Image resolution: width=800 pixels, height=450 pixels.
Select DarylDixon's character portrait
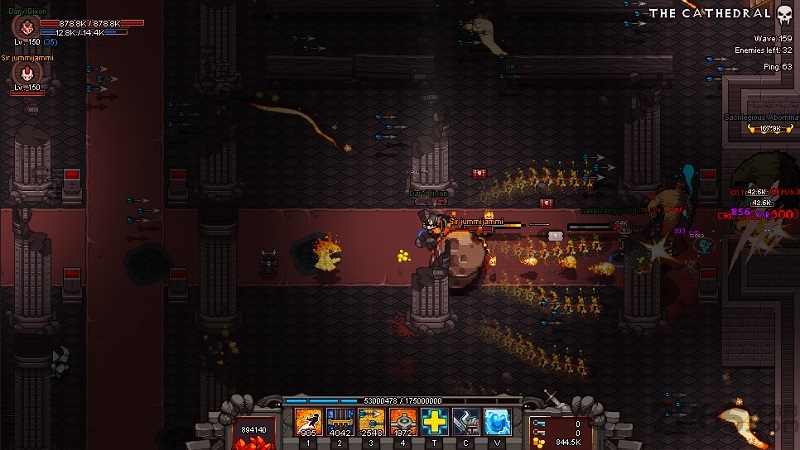17,29
